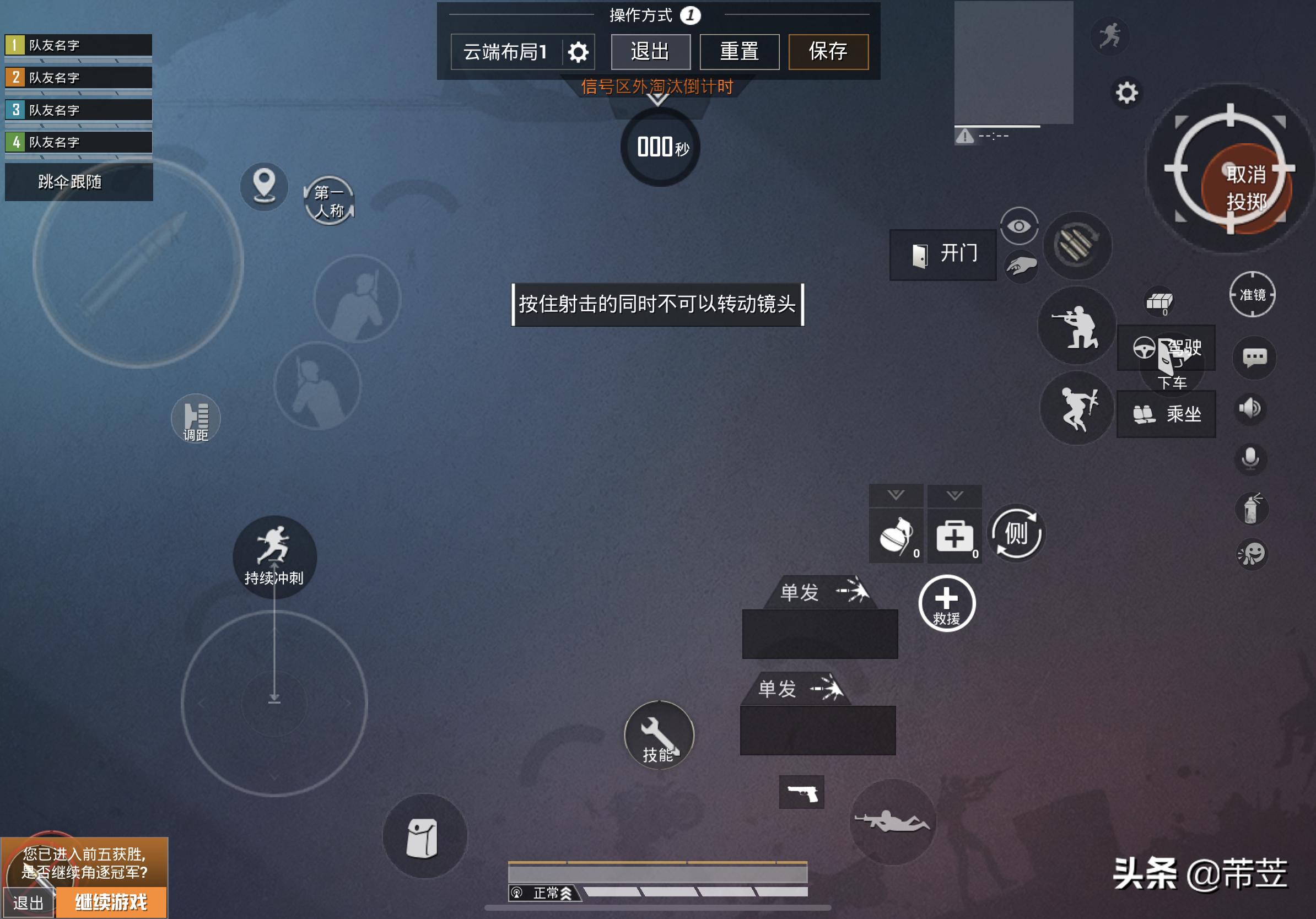
Task: Open the 云端布局1 layout settings
Action: point(578,52)
